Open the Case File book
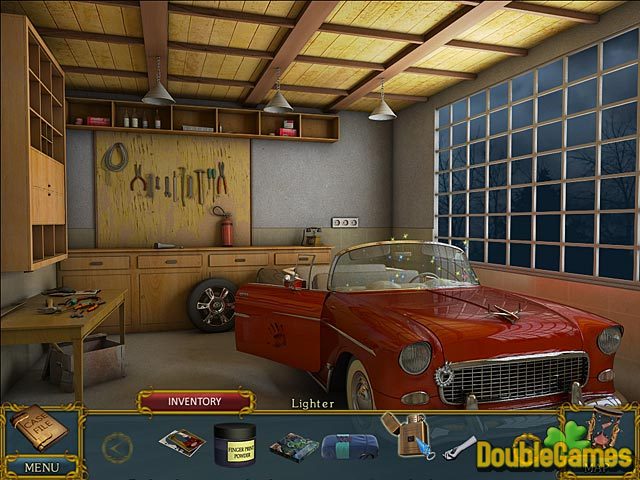The image size is (640, 480). [x=39, y=430]
